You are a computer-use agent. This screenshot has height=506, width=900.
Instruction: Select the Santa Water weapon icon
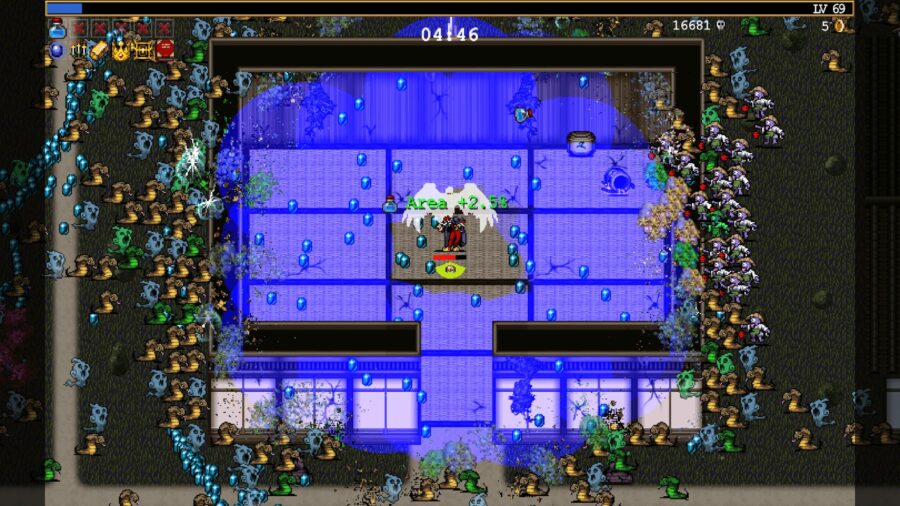(56, 28)
